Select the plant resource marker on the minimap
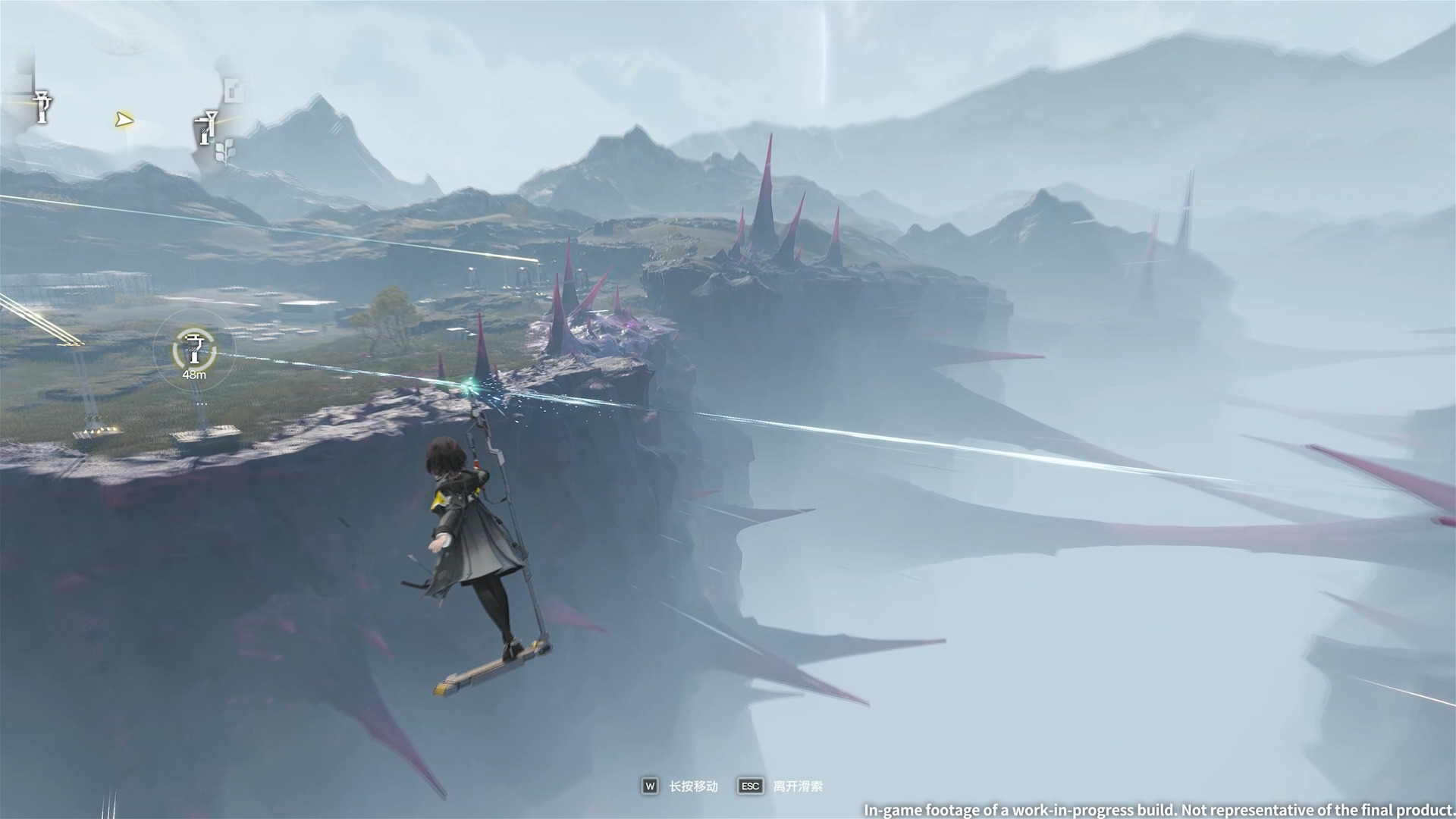 pyautogui.click(x=224, y=149)
